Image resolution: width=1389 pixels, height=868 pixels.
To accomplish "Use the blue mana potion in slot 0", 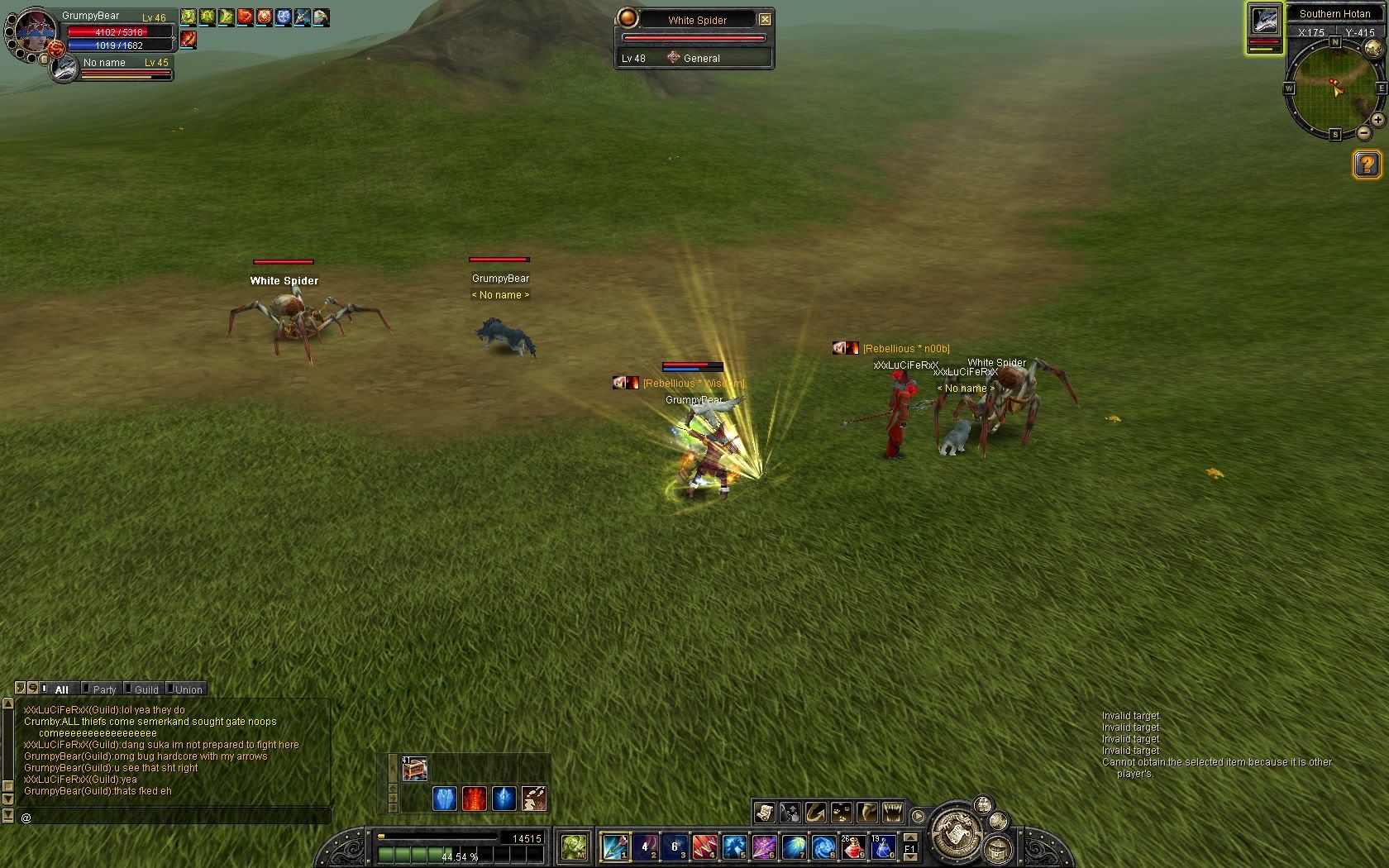I will pyautogui.click(x=882, y=847).
